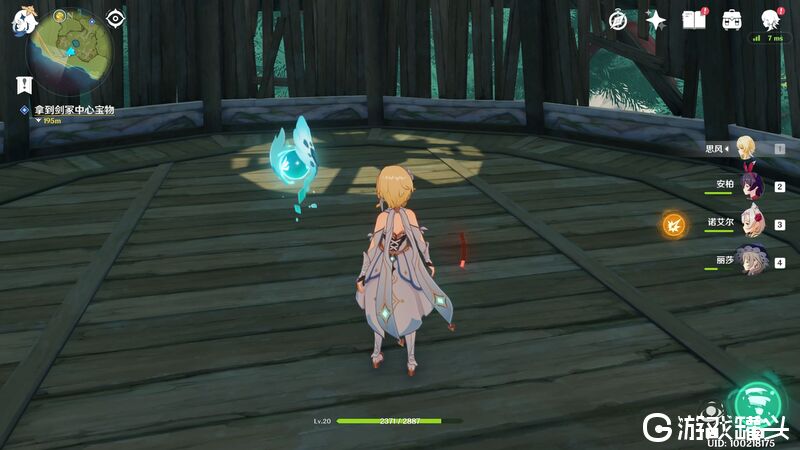Select party member 思风
This screenshot has height=450, width=800.
click(x=747, y=149)
